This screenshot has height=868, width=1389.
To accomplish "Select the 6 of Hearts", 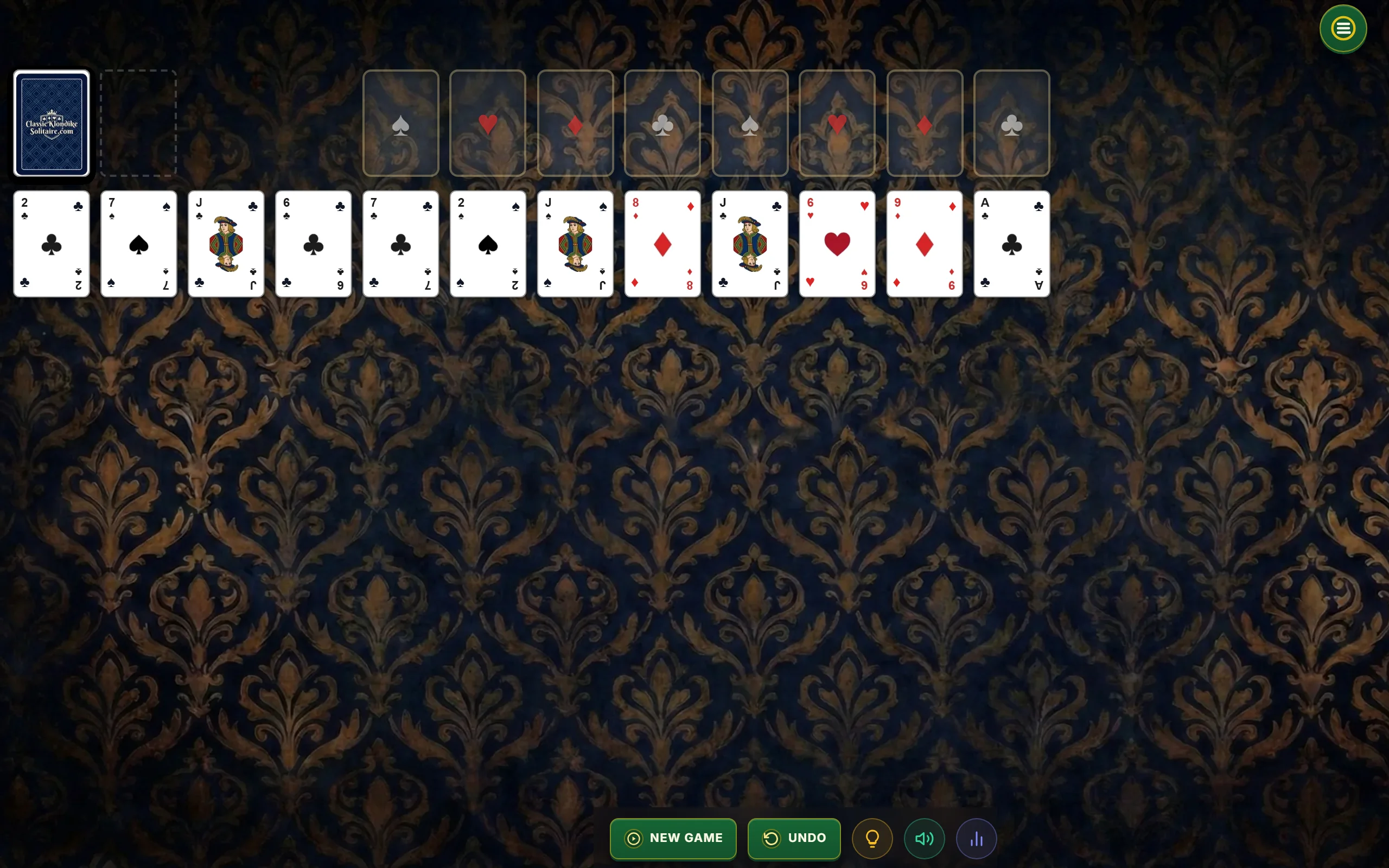I will tap(837, 244).
